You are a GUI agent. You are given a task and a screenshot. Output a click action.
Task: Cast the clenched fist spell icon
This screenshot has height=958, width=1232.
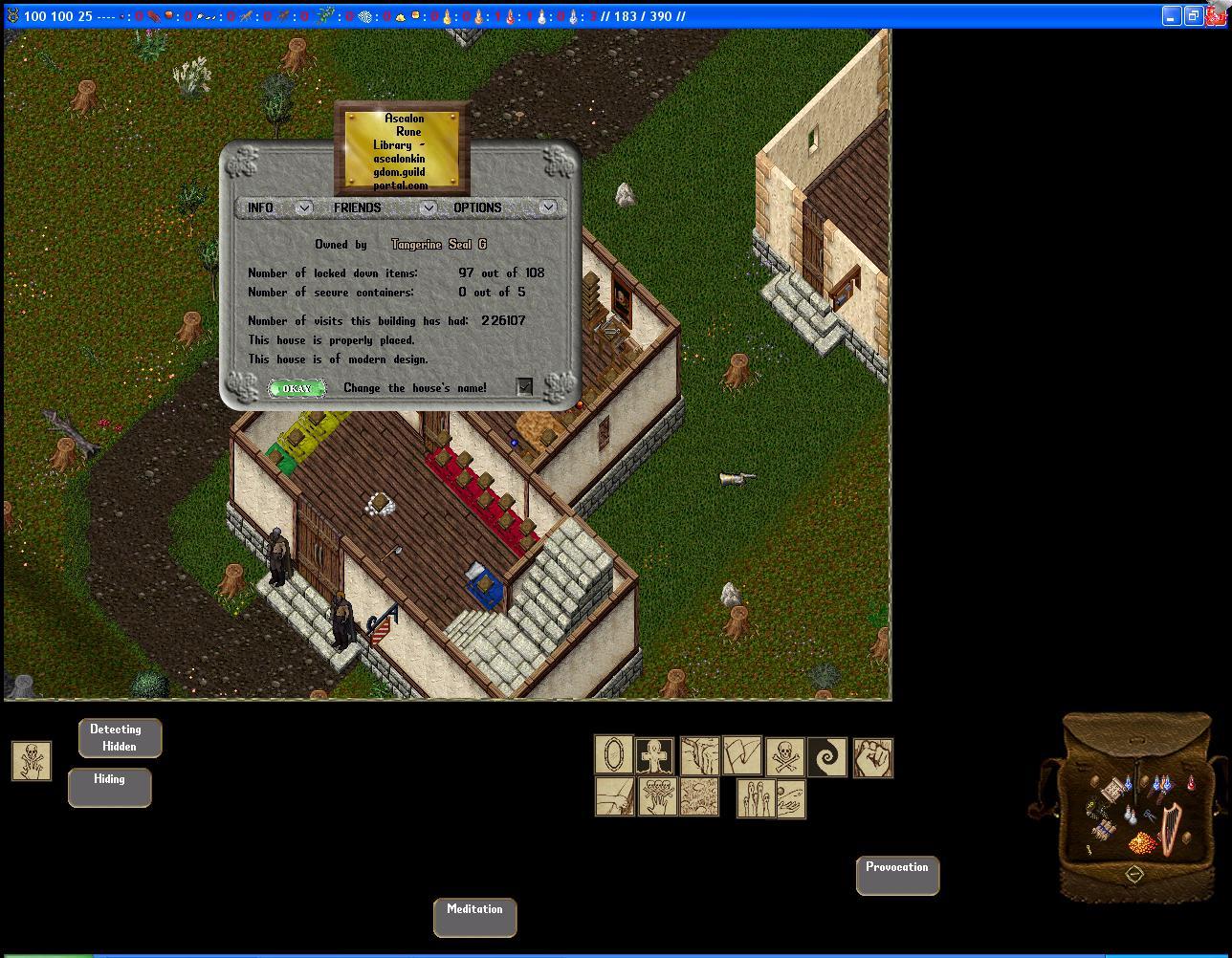[872, 756]
